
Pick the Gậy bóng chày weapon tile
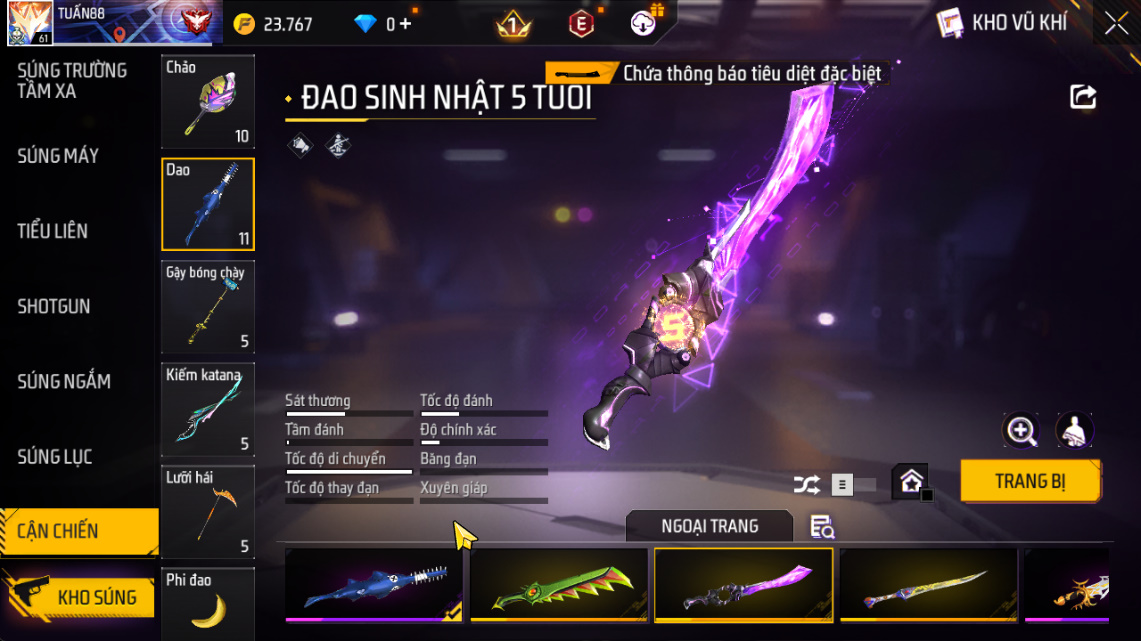pyautogui.click(x=208, y=307)
